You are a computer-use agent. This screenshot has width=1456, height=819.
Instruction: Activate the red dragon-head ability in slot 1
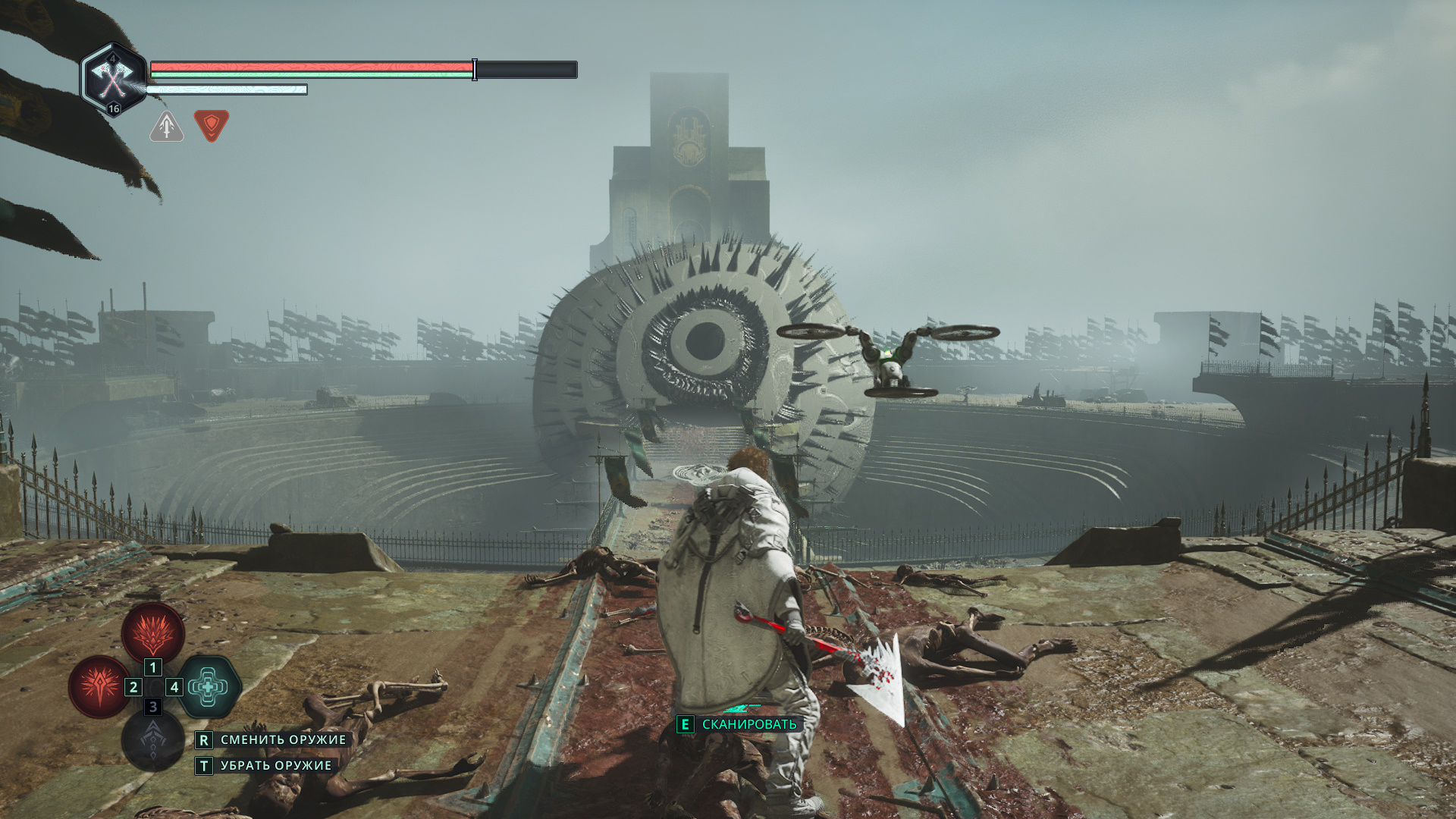point(153,632)
